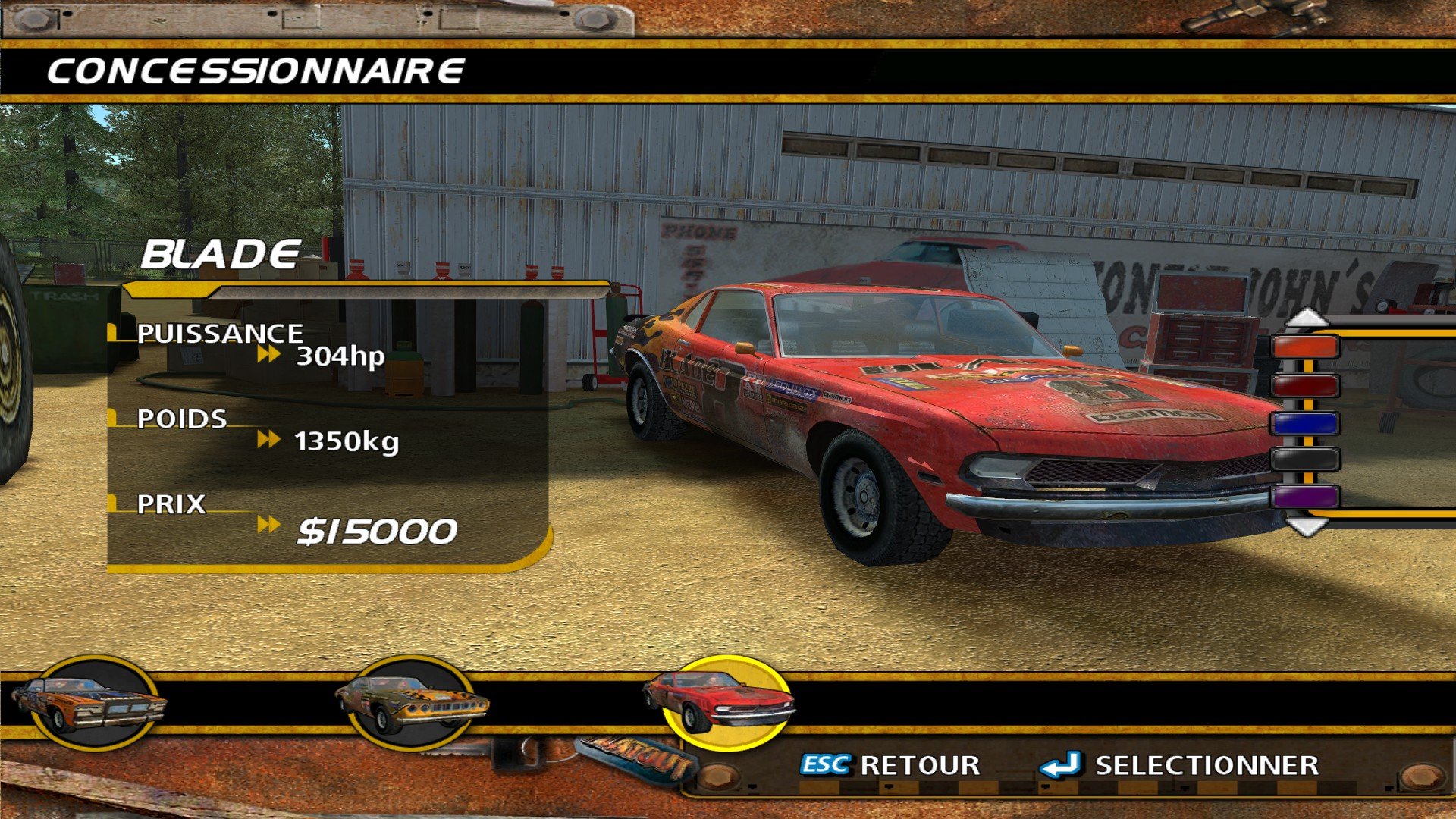Apply the orange-red paint color

coord(1305,347)
